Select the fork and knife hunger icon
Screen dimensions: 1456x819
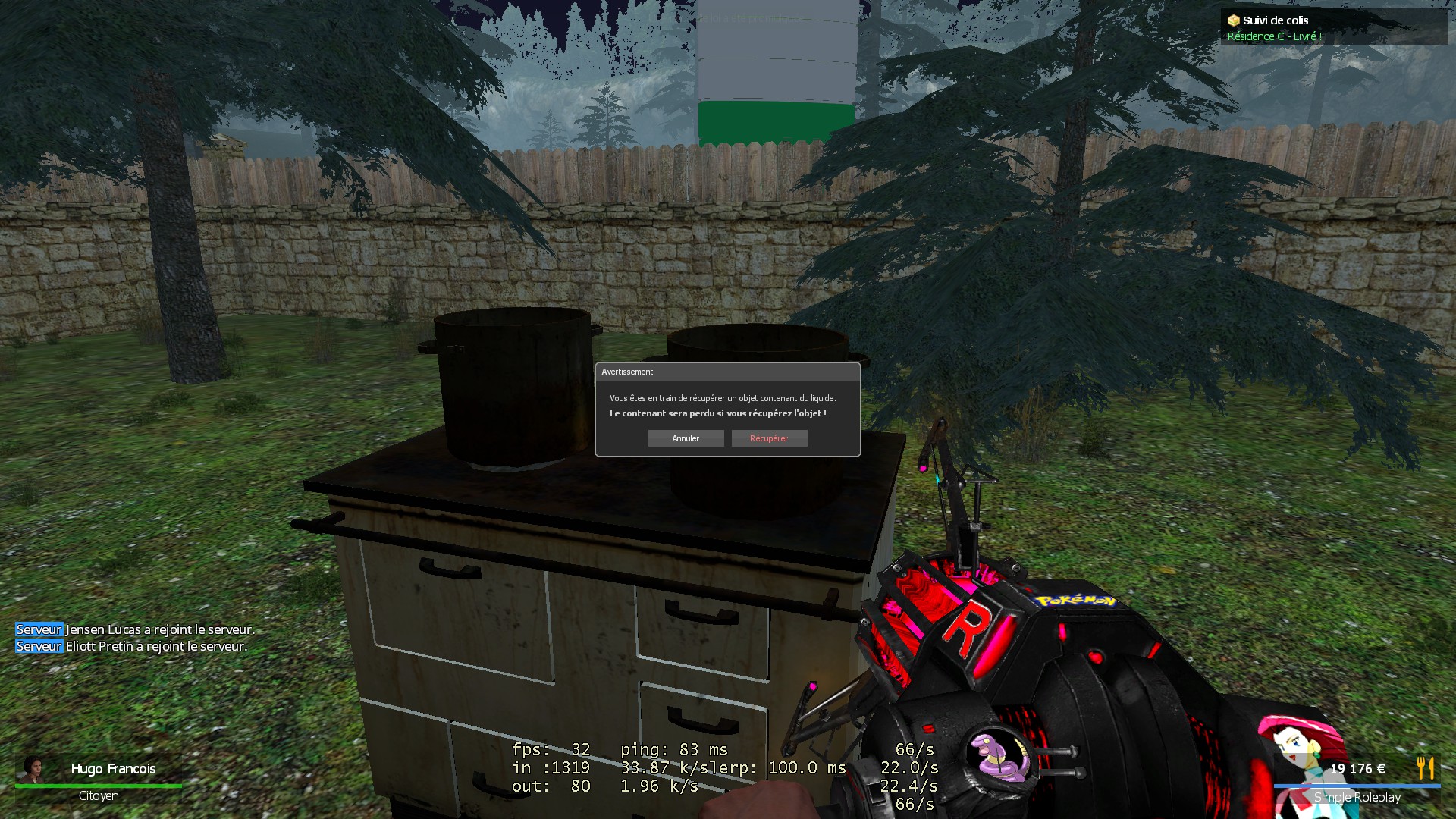(1425, 767)
